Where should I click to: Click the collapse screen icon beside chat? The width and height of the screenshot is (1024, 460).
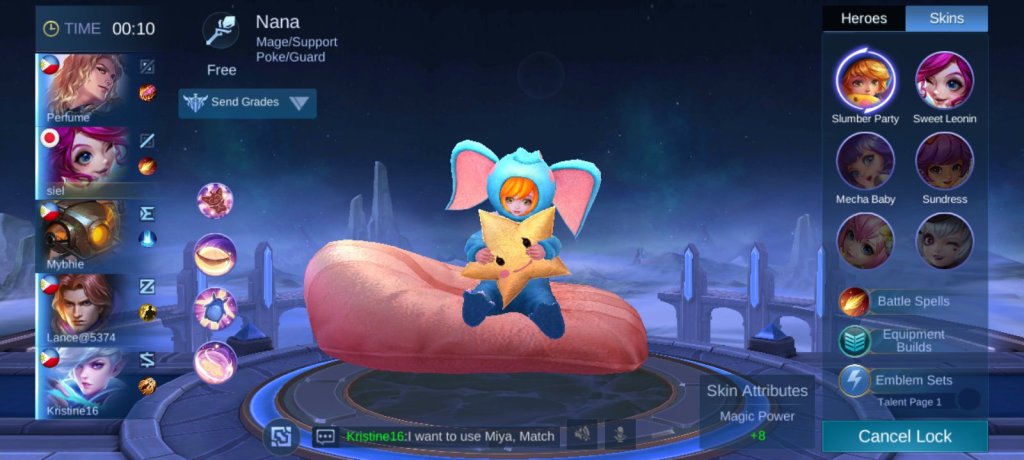click(281, 436)
